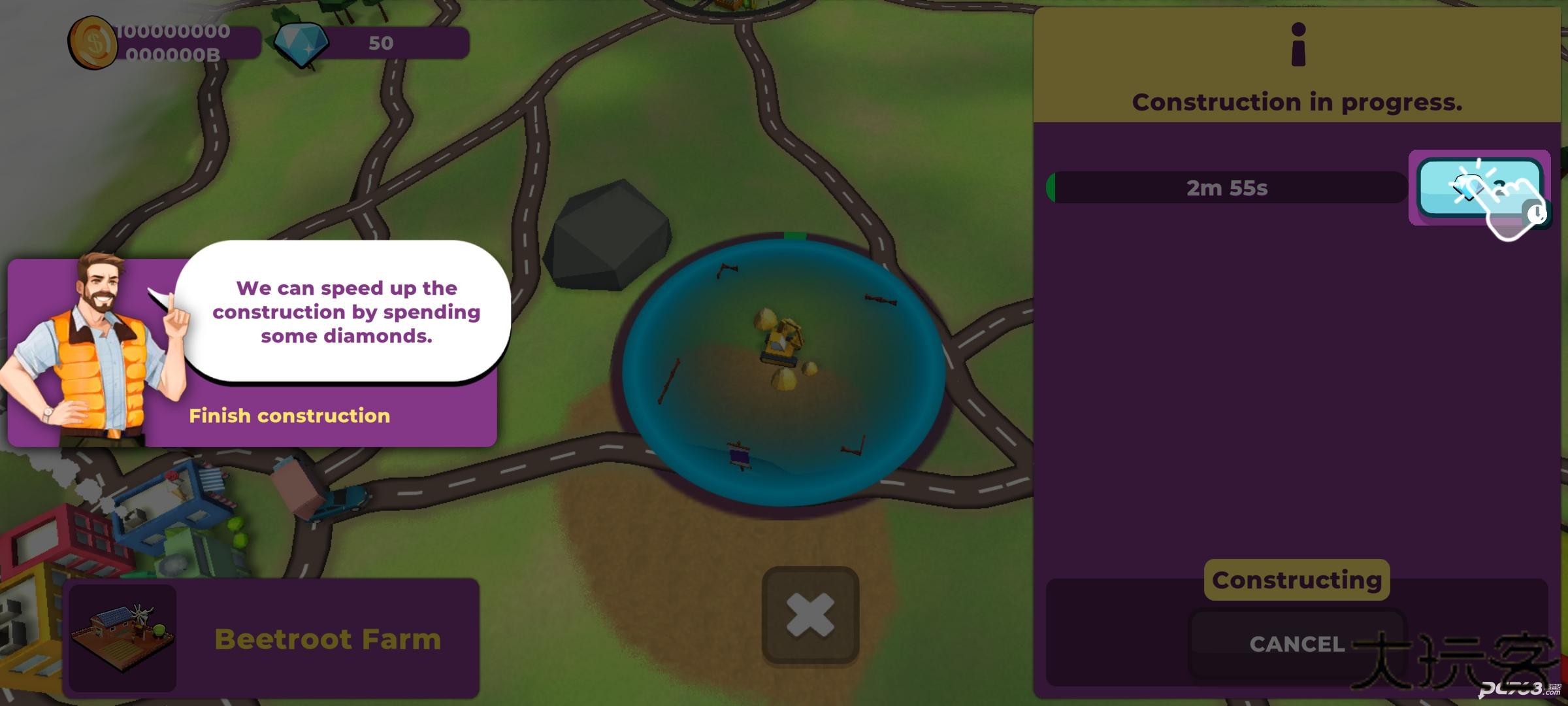Viewport: 1568px width, 706px height.
Task: Open the info icon on the construction panel
Action: (1298, 44)
